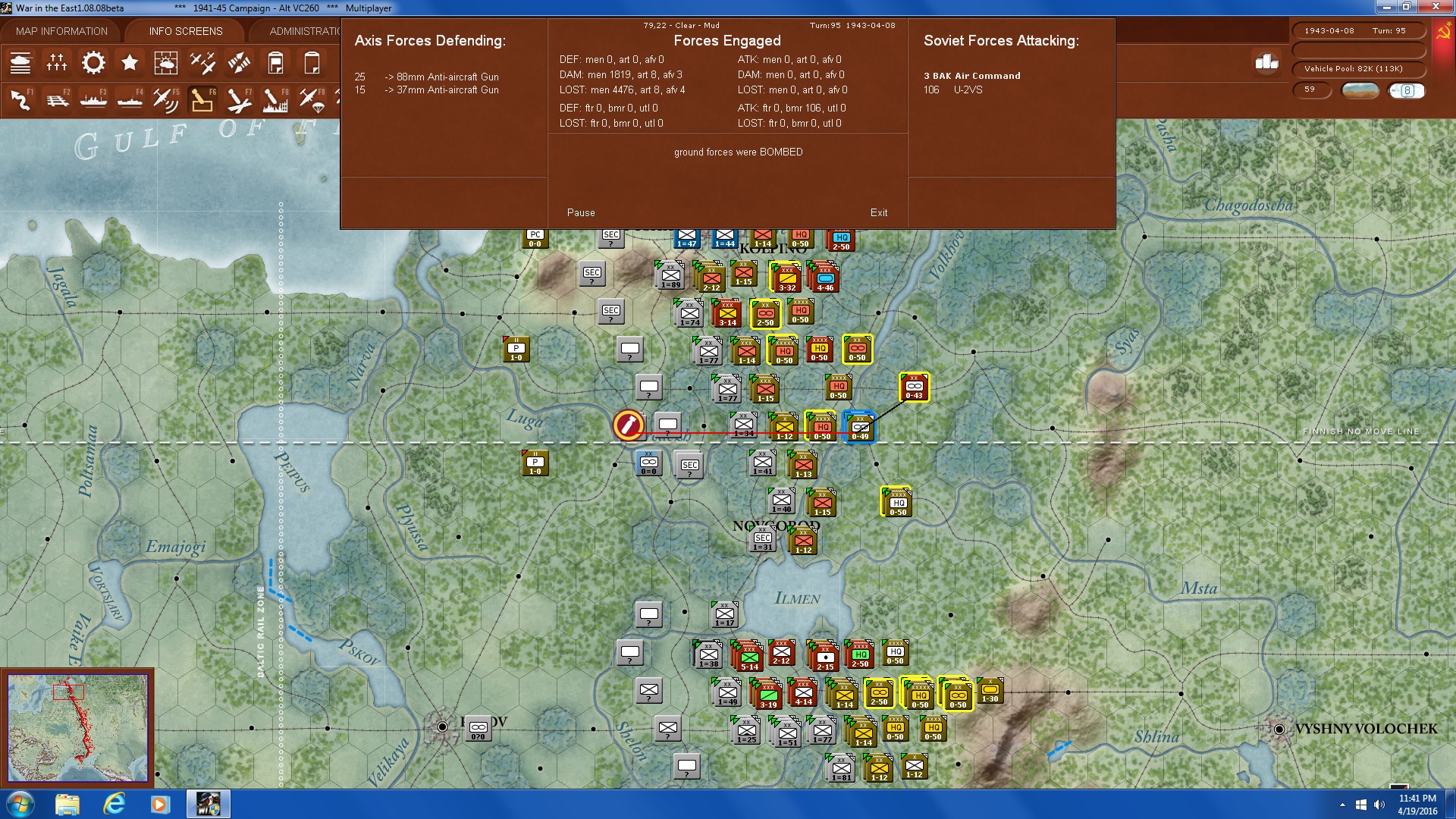Exit the Forces Engaged battle report
Image resolution: width=1456 pixels, height=819 pixels.
click(880, 212)
